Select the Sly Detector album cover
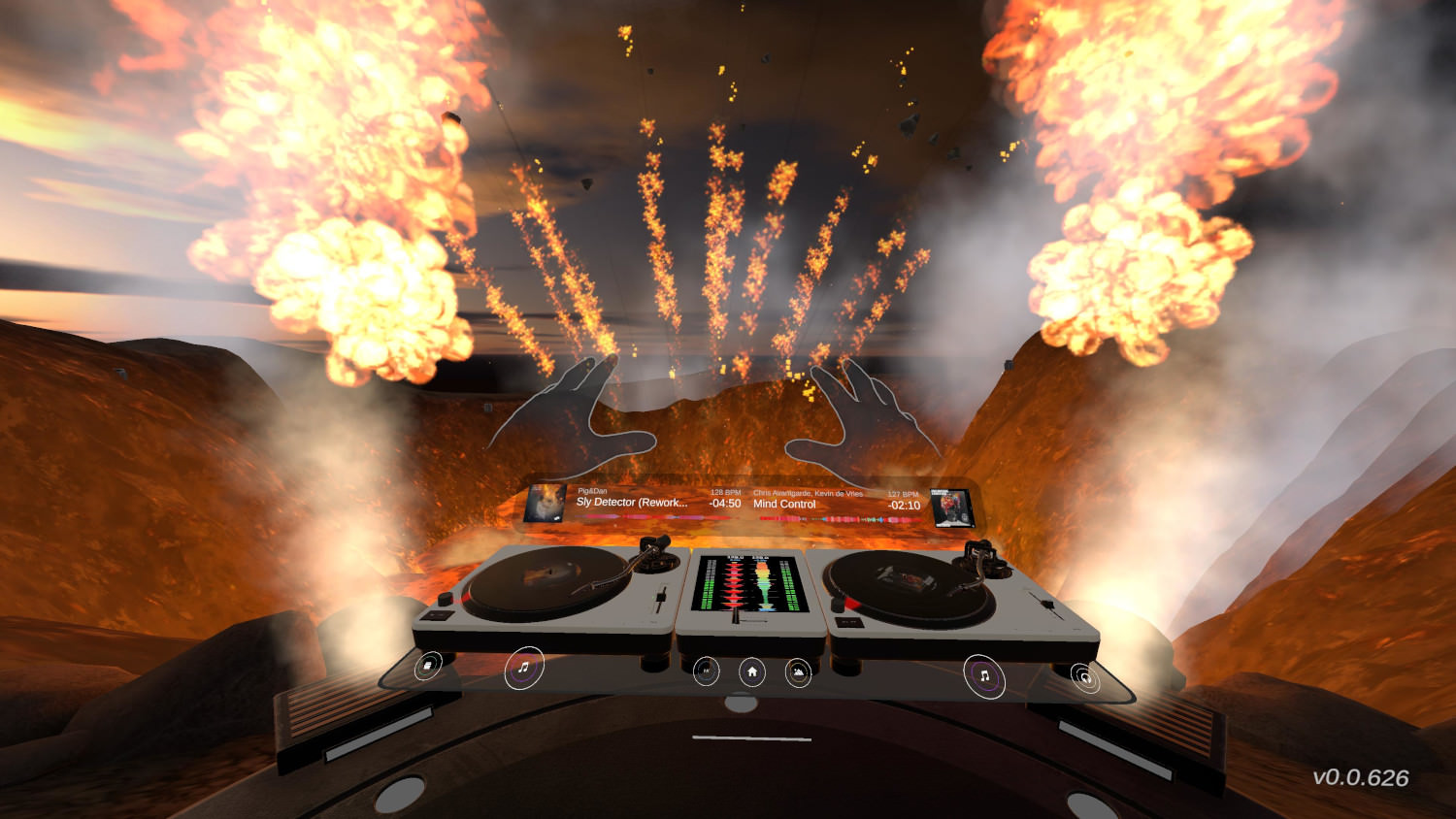 pyautogui.click(x=546, y=504)
